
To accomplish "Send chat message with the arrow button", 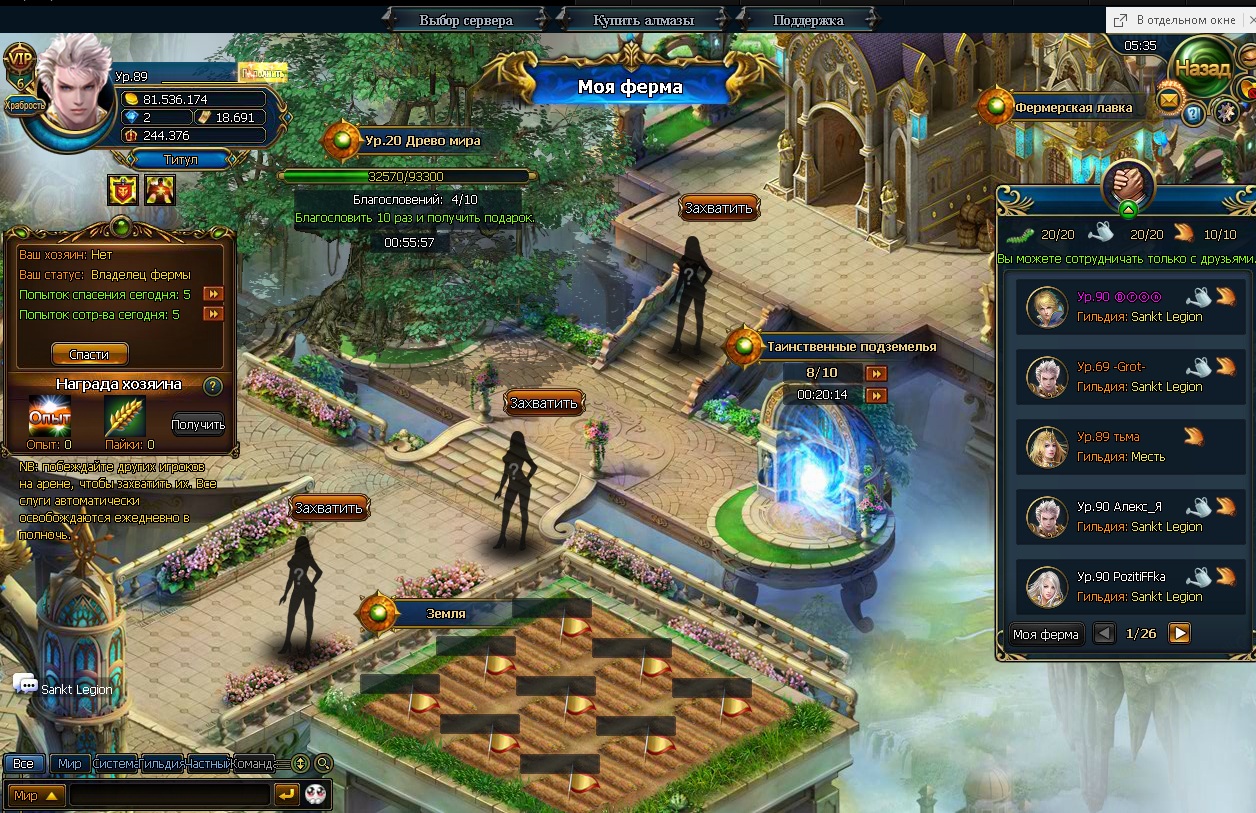I will point(286,795).
